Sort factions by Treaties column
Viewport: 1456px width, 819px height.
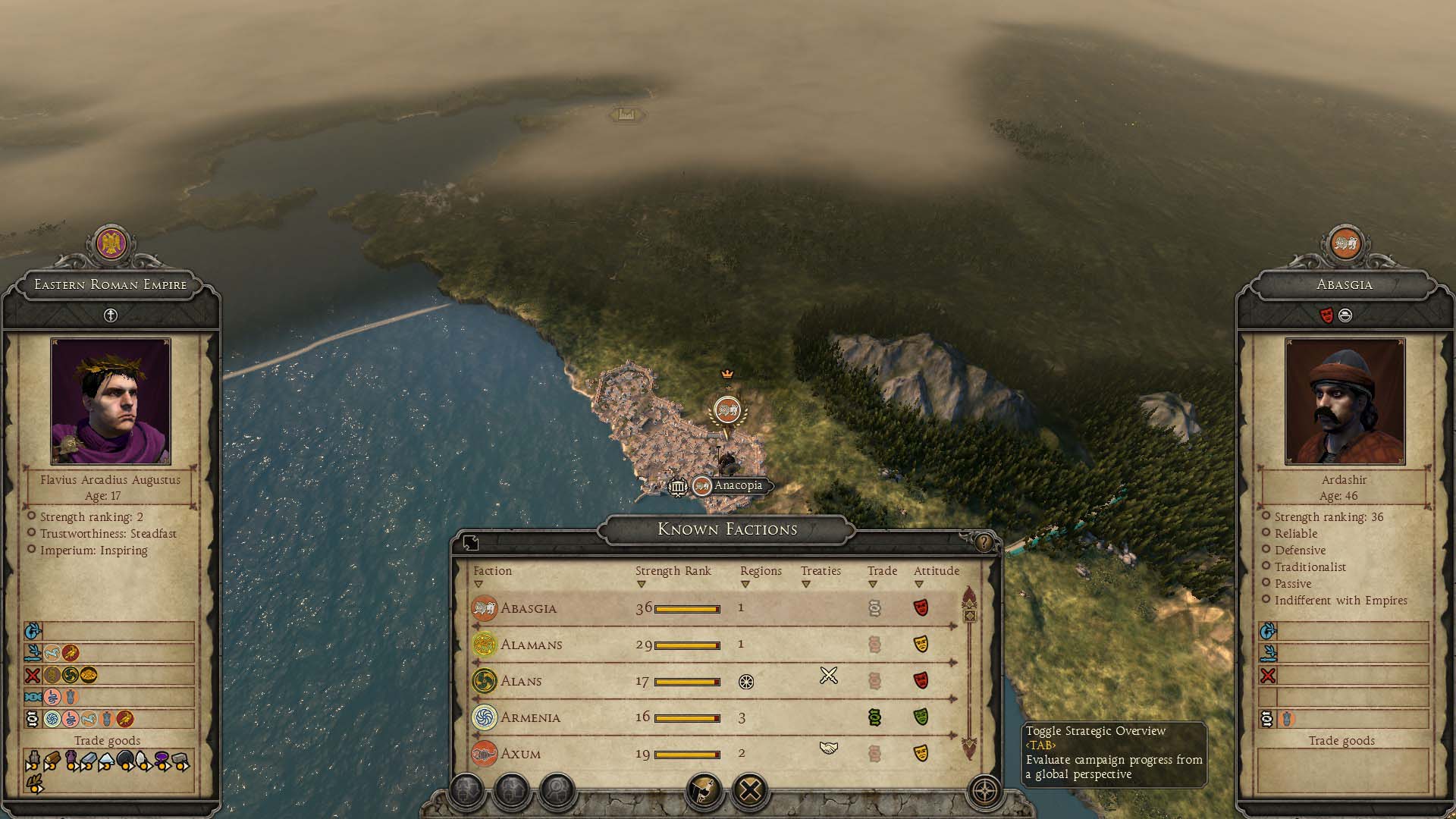(x=821, y=571)
